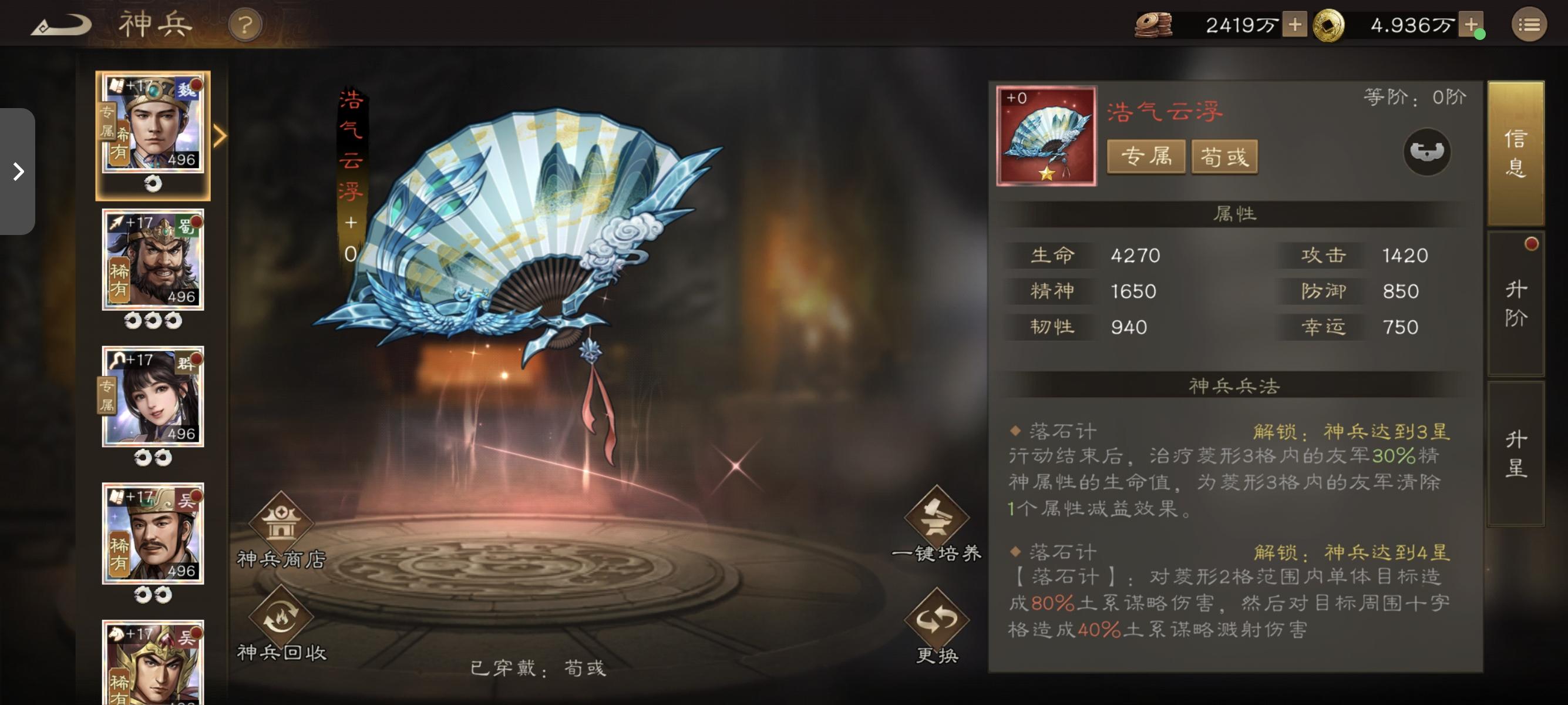Select Zhang Fei's portrait in the left list

(152, 258)
